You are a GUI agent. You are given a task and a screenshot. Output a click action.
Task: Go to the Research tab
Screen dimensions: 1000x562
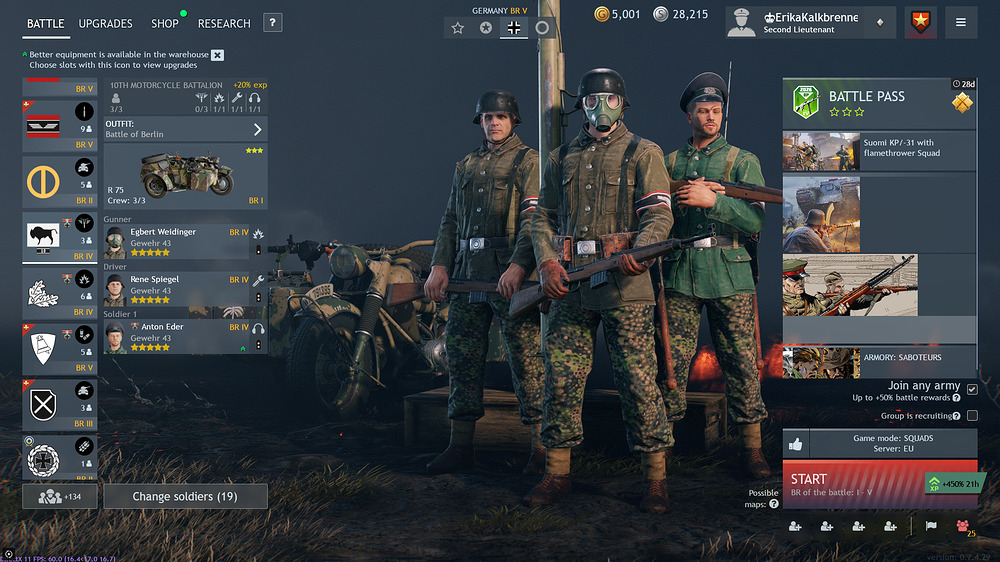click(x=224, y=23)
